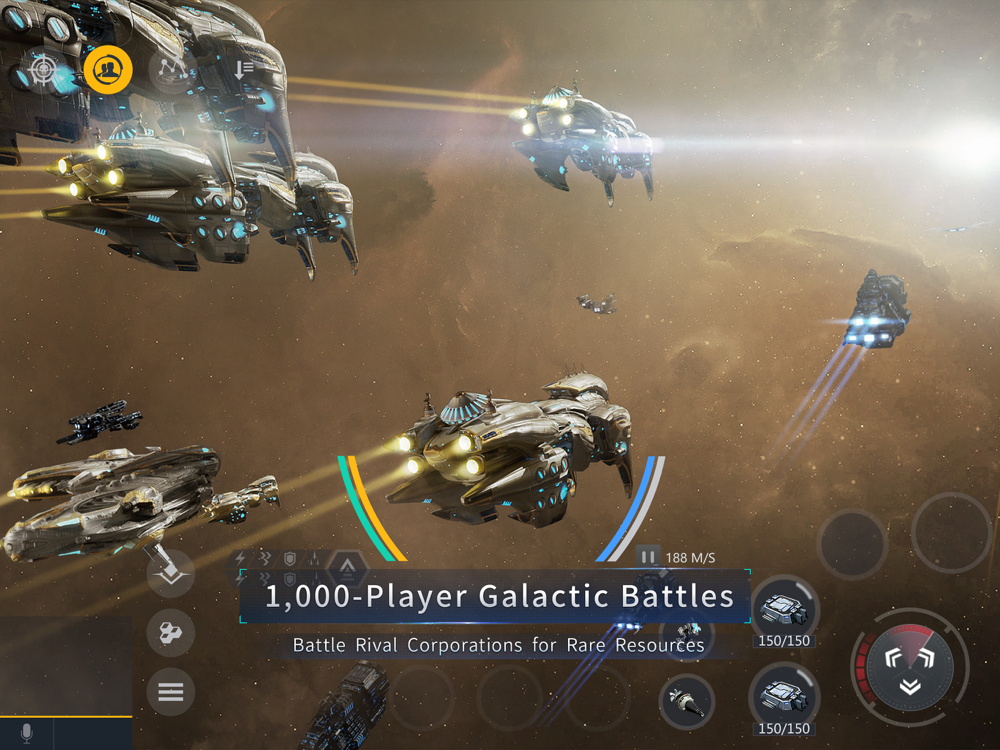1000x750 pixels.
Task: Open the route graph icon
Action: 171,68
